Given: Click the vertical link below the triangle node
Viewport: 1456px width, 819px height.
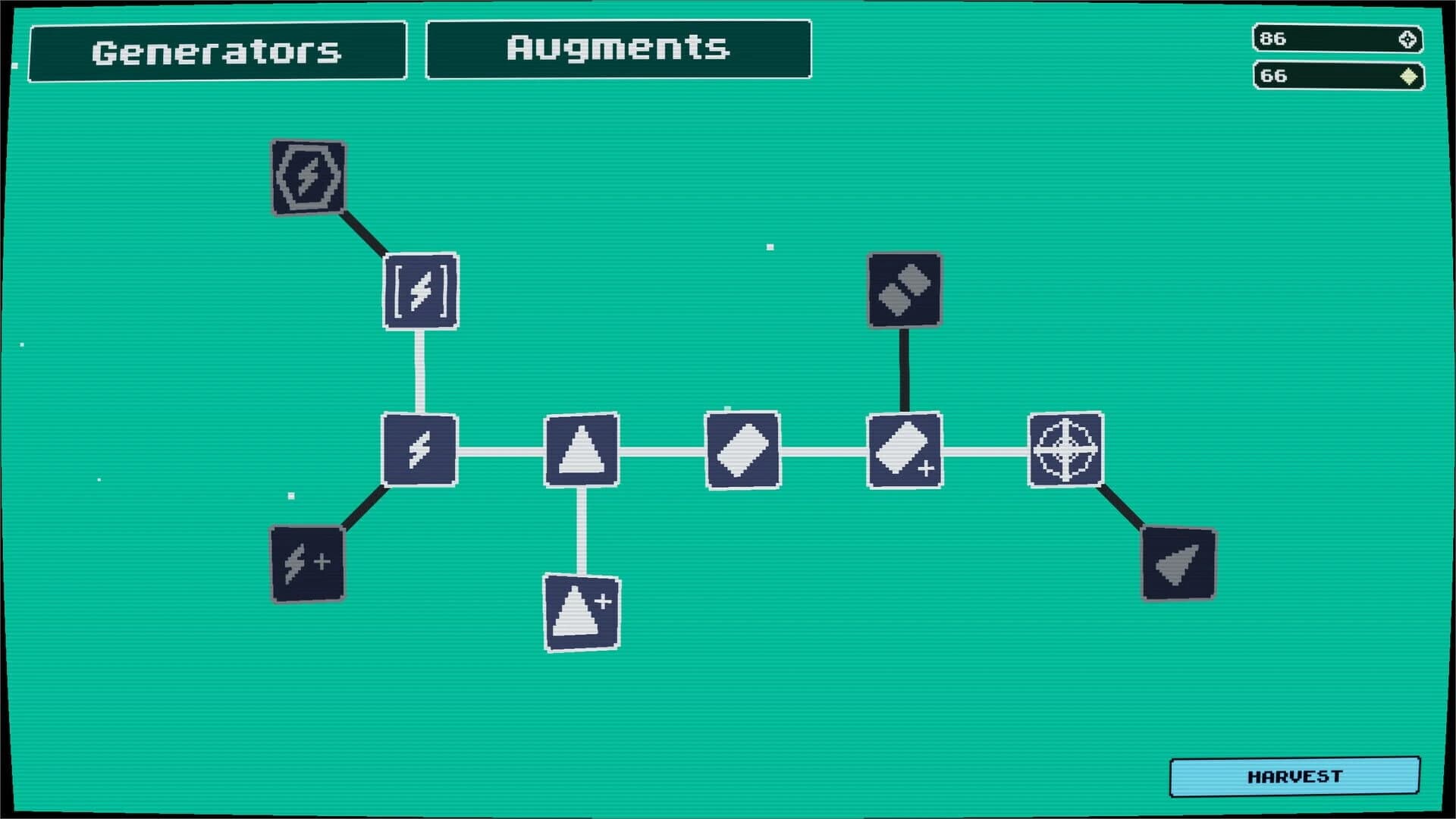Looking at the screenshot, I should coord(581,531).
